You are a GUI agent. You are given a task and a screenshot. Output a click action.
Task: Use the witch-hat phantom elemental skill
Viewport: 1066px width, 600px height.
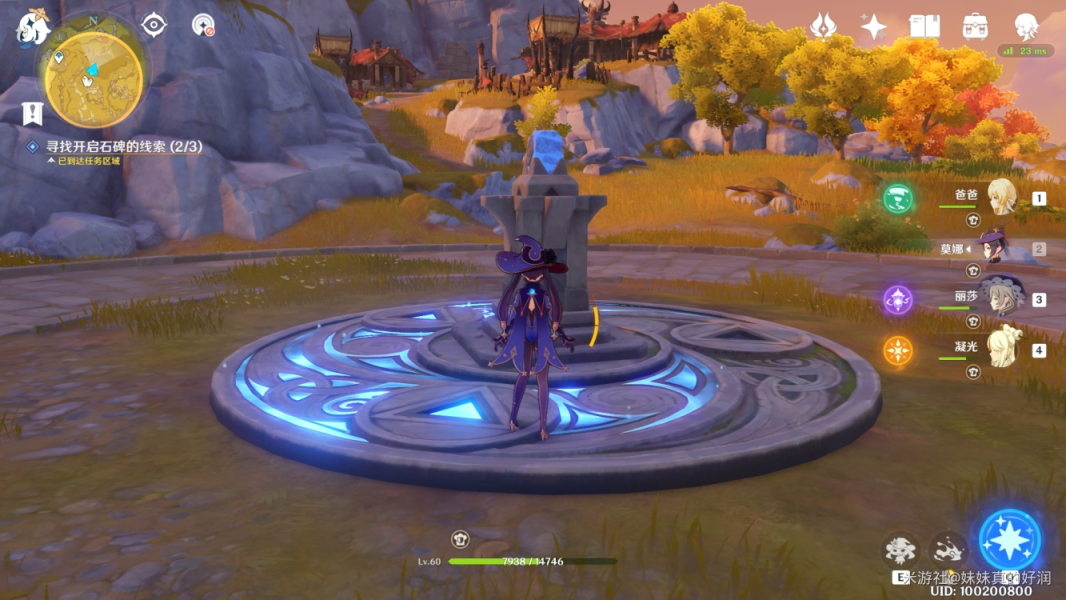click(900, 549)
